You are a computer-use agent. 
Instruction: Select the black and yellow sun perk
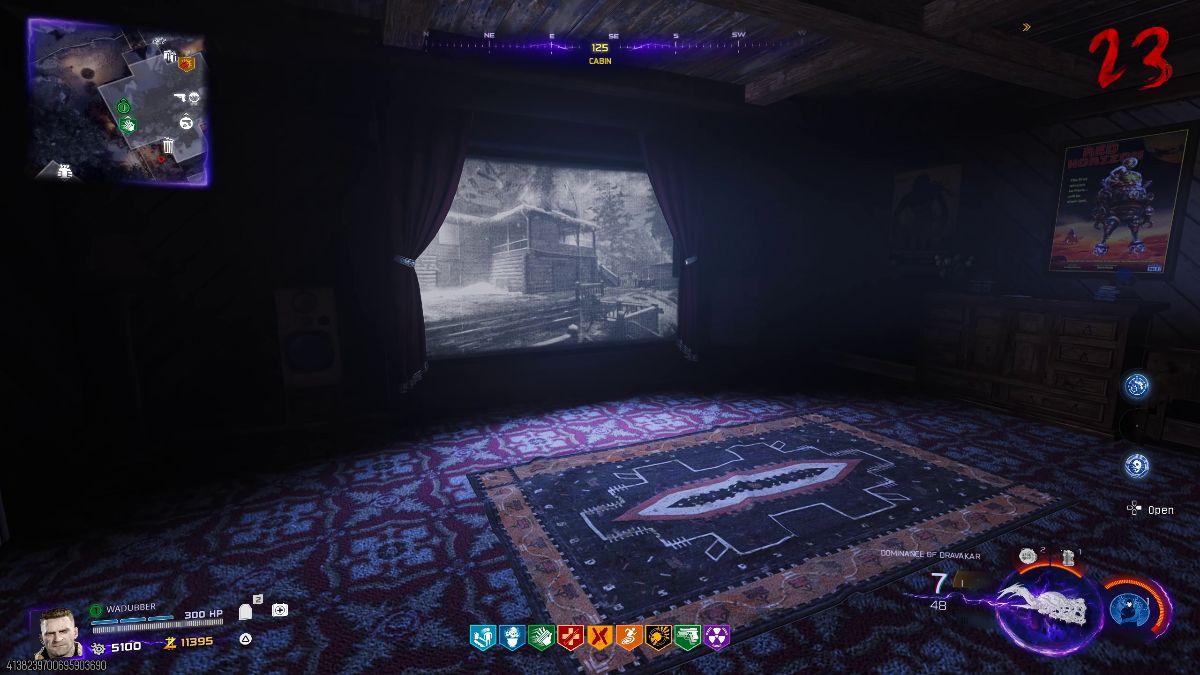click(657, 635)
